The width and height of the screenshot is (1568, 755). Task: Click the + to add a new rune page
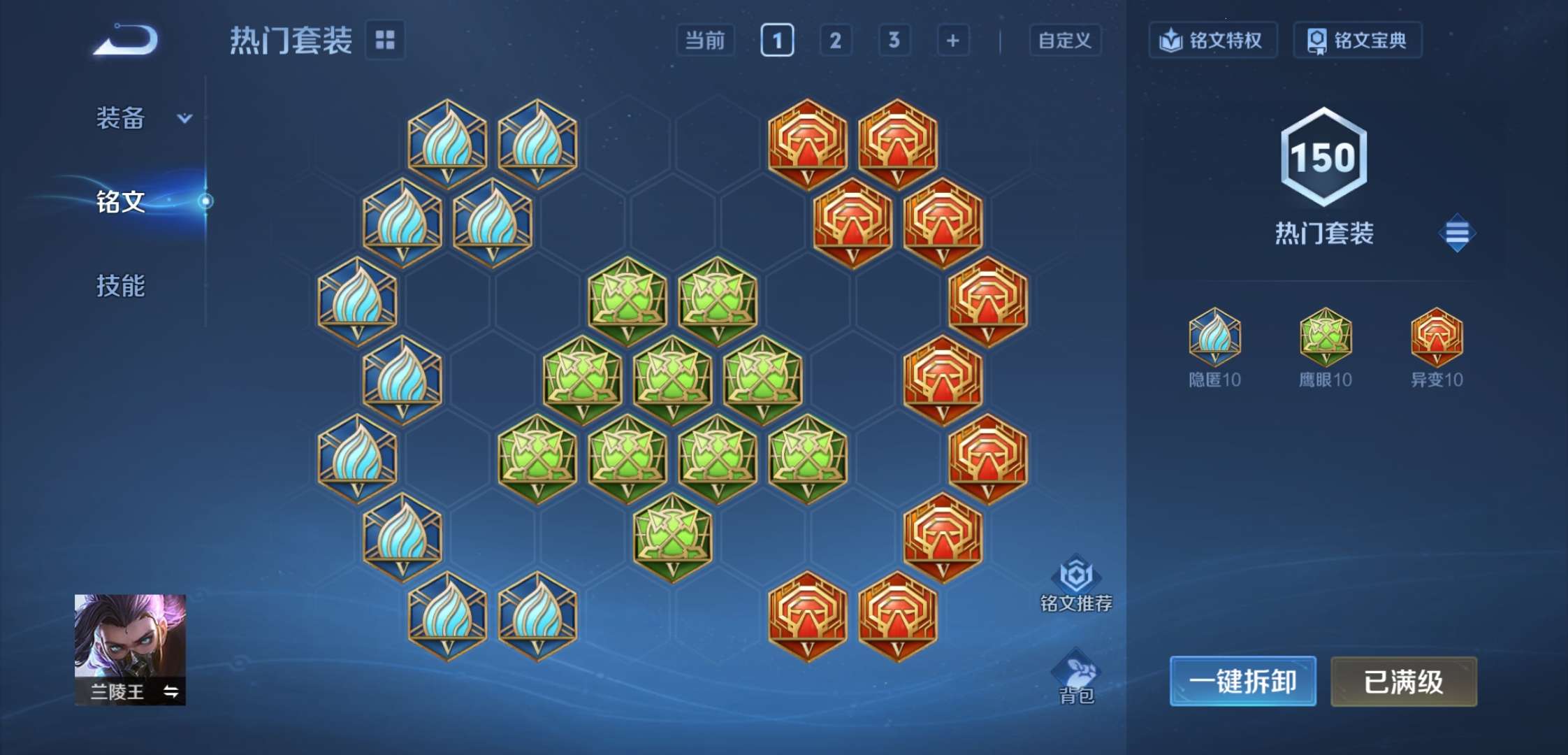952,41
